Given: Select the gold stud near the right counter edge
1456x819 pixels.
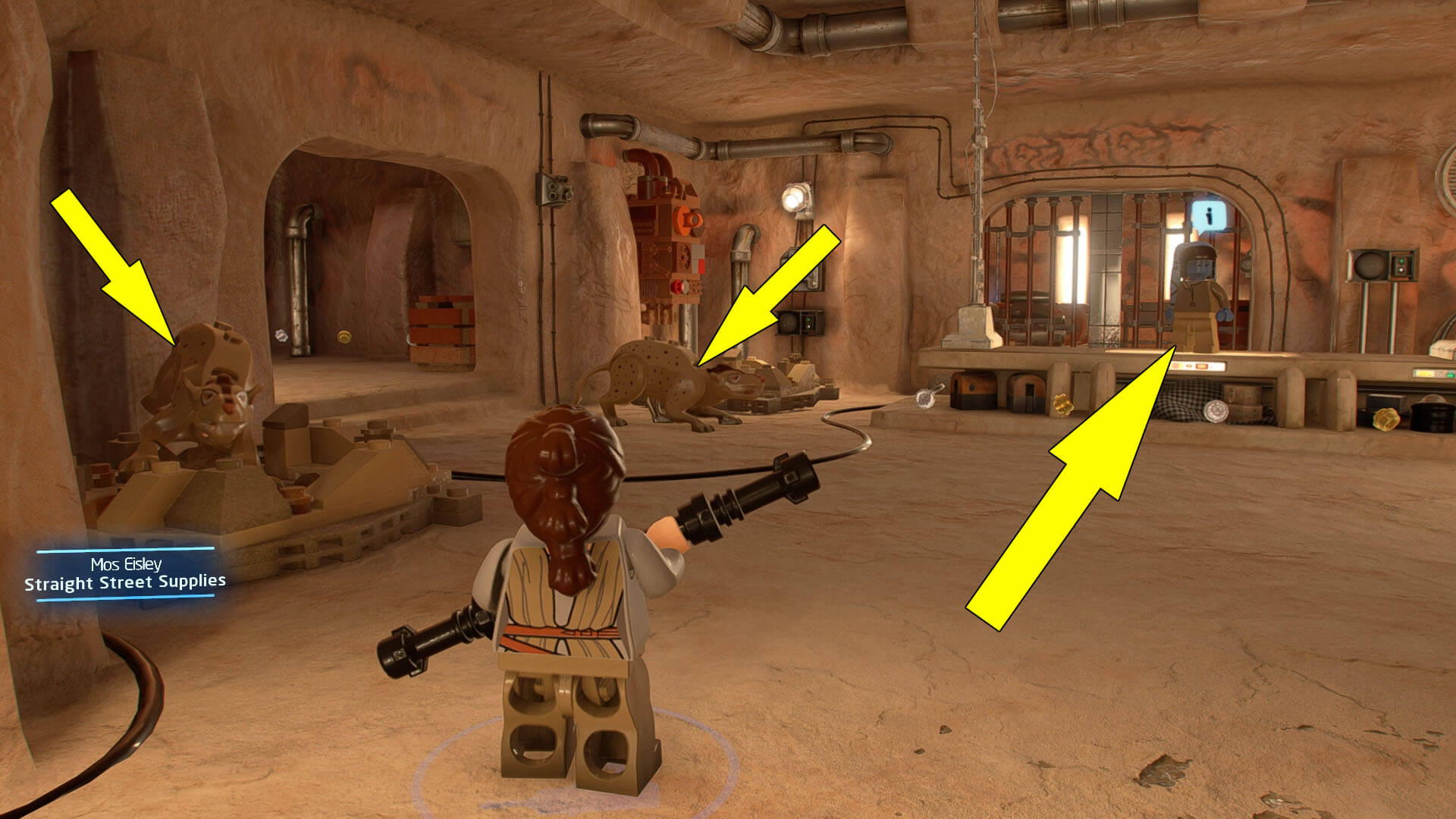Looking at the screenshot, I should [x=1386, y=418].
